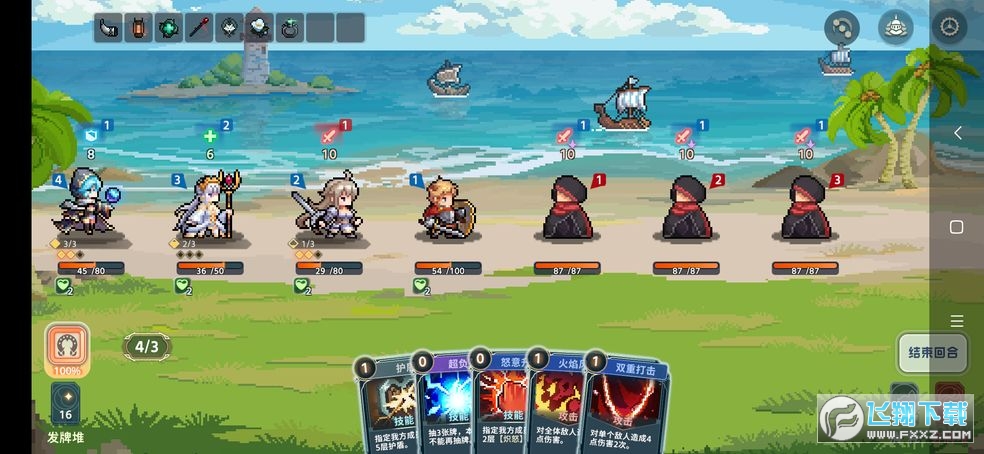End the turn with 结束回合 button
The height and width of the screenshot is (454, 984).
(x=932, y=352)
